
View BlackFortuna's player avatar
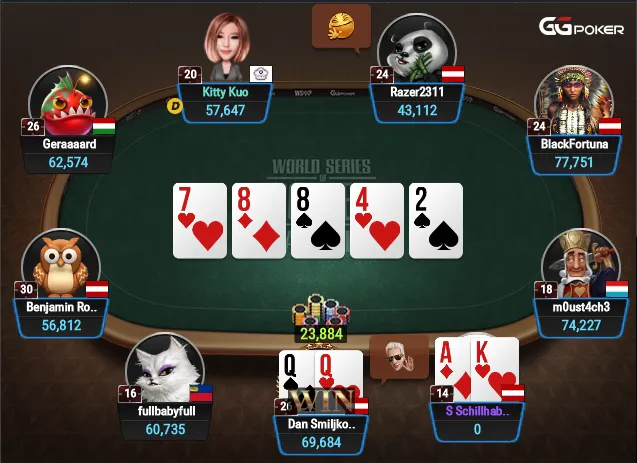click(x=574, y=100)
